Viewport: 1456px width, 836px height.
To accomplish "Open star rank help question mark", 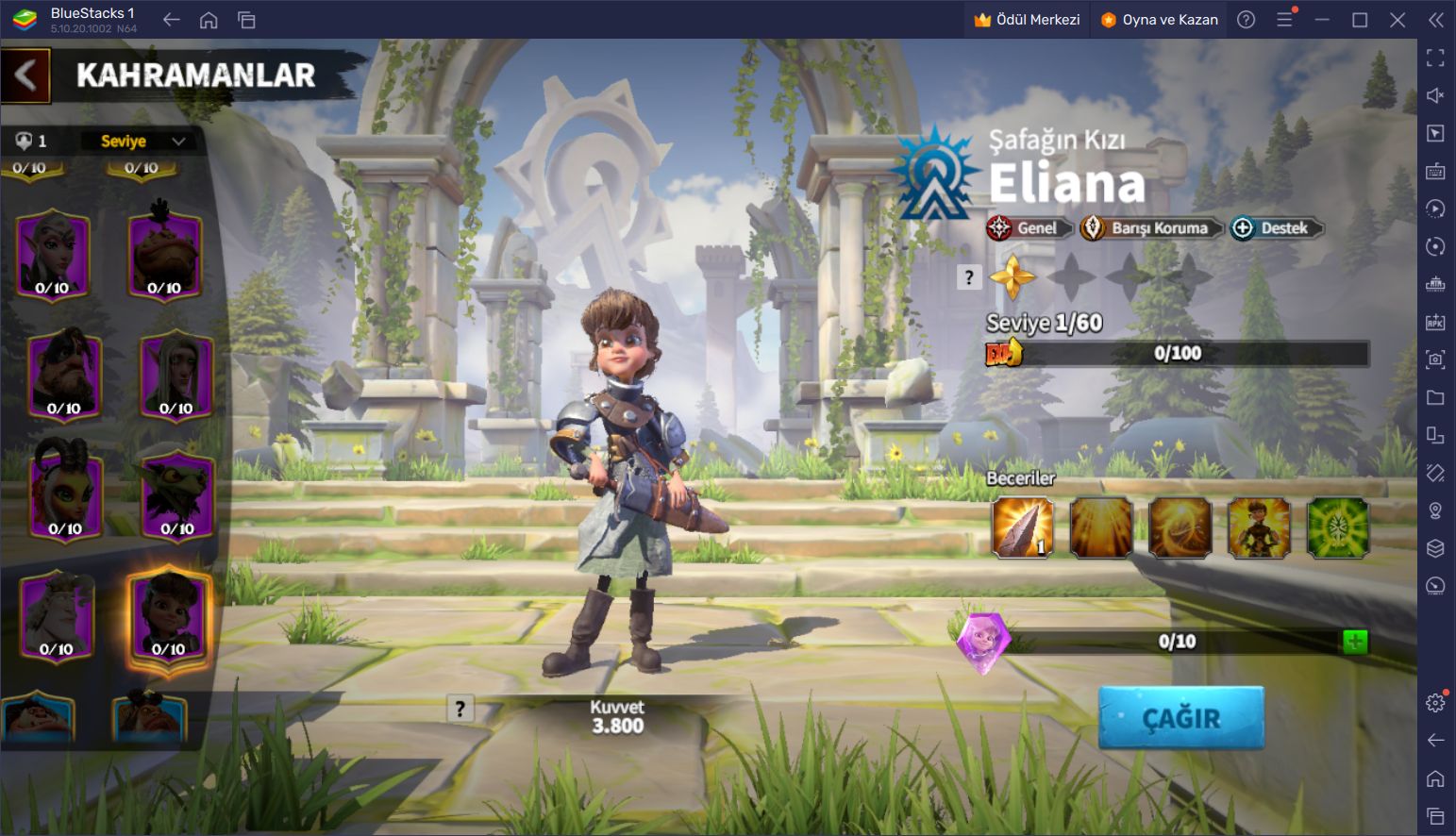I will [x=969, y=277].
